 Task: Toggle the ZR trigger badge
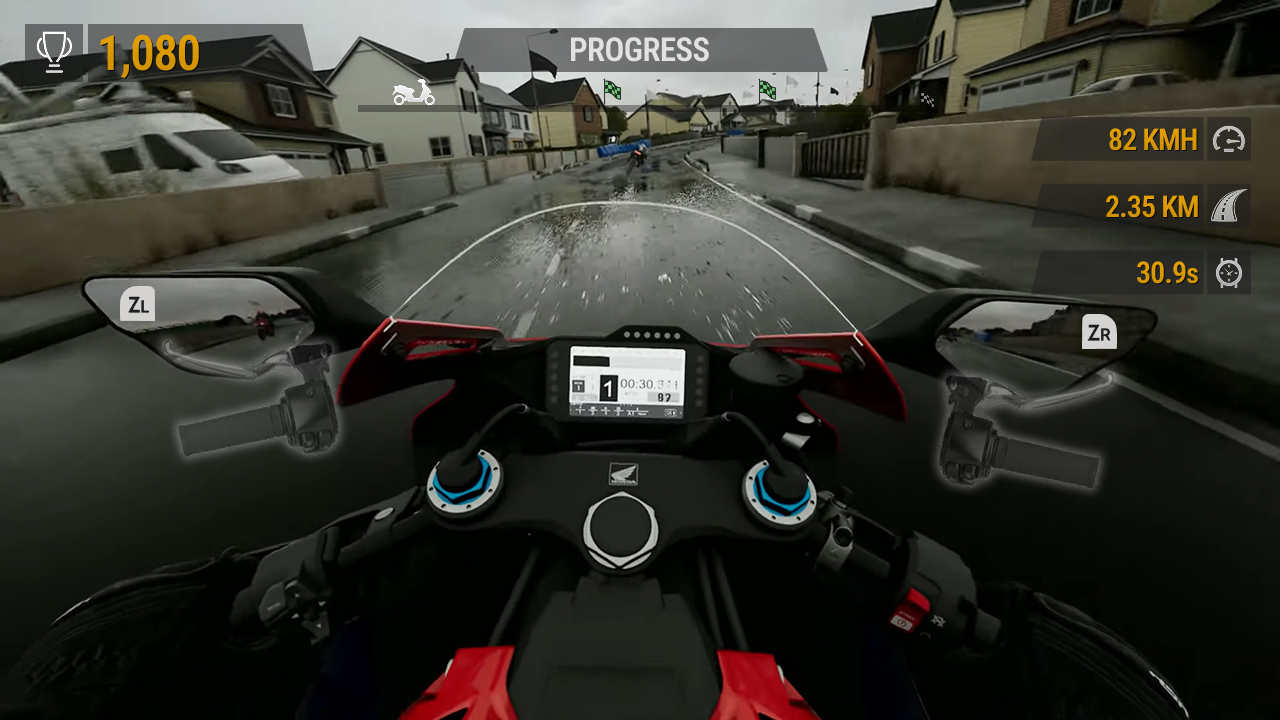coord(1099,332)
